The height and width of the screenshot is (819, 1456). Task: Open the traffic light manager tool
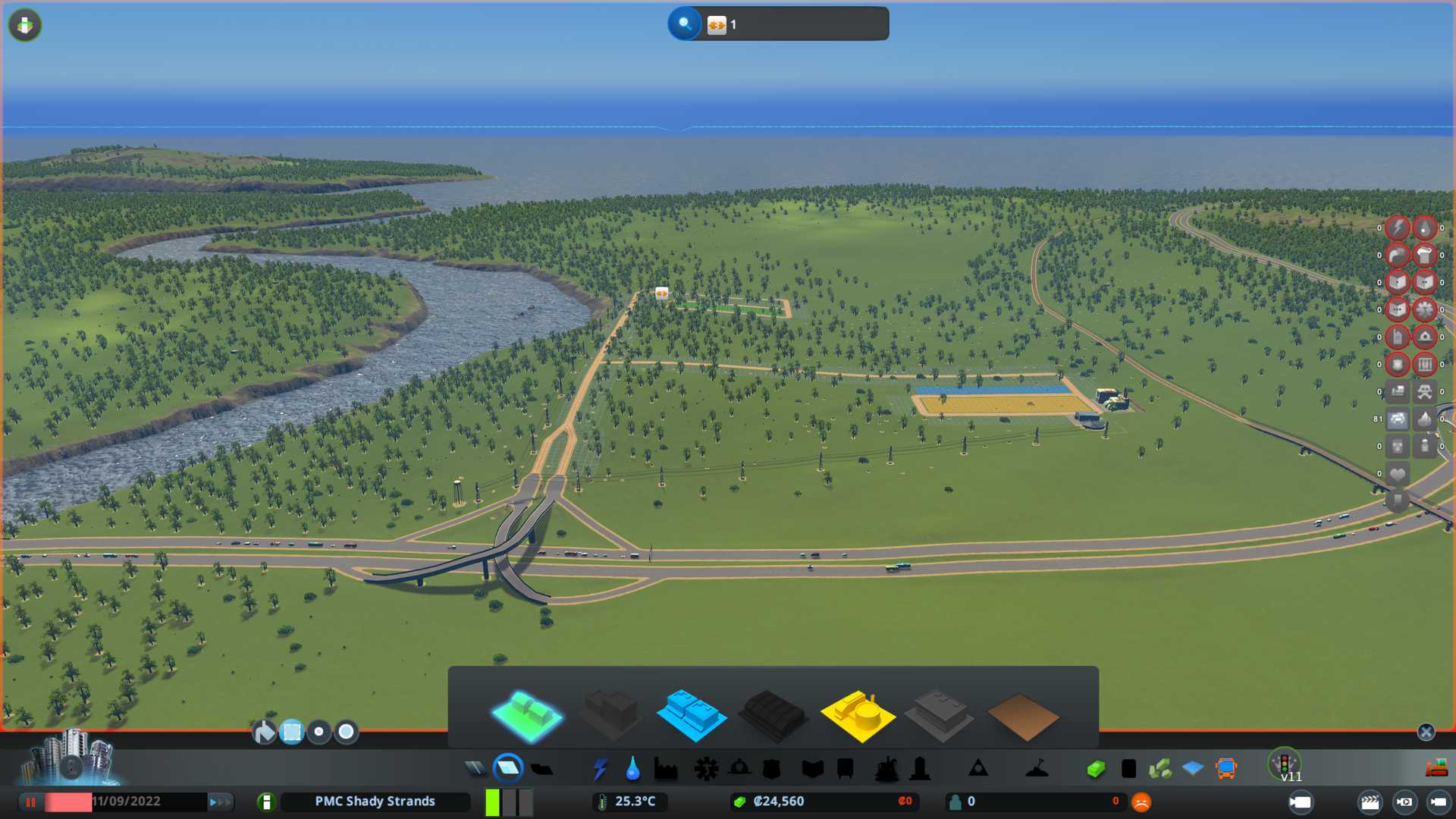1284,763
